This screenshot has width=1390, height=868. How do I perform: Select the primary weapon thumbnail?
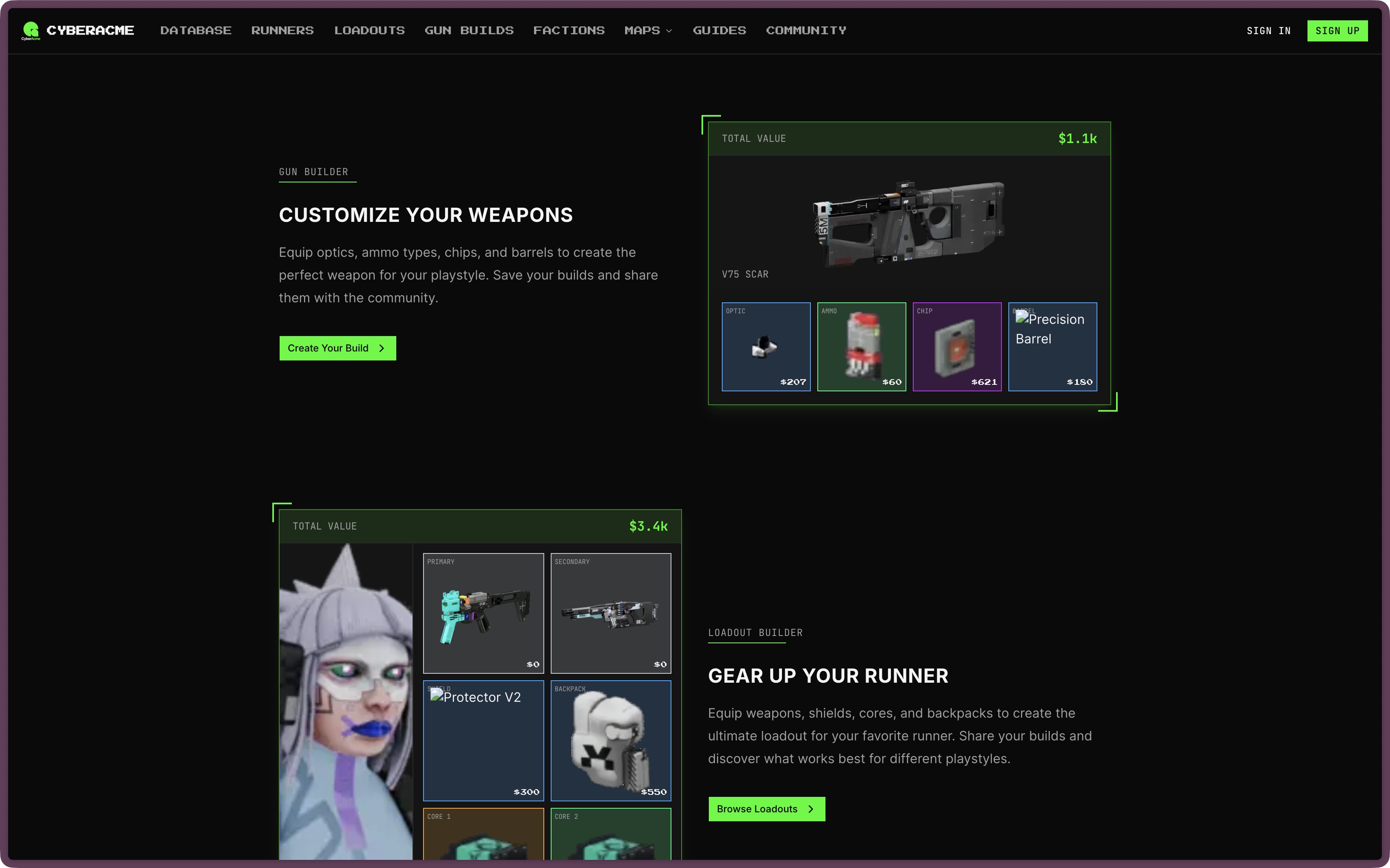coord(483,613)
